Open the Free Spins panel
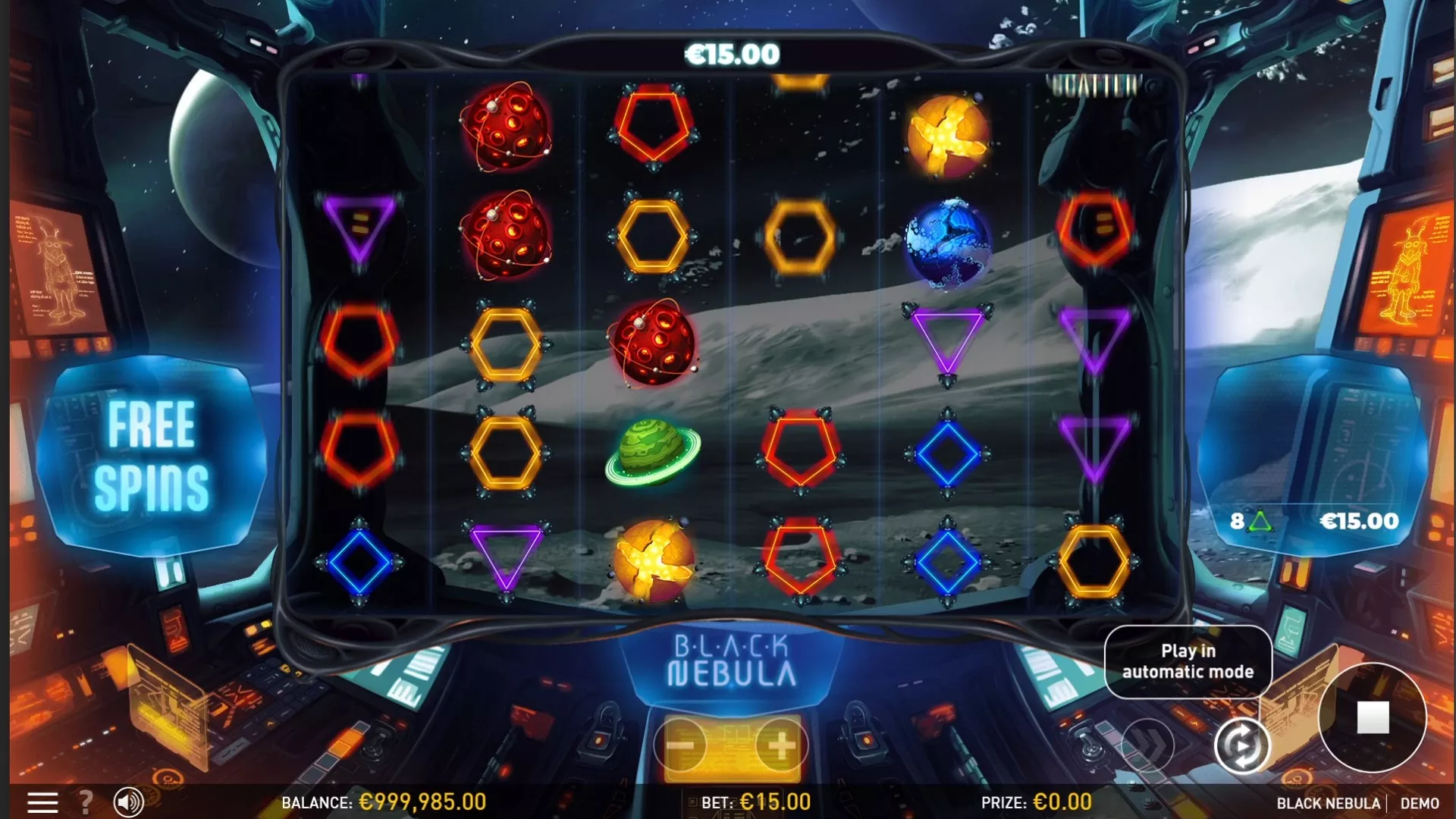Screen dimensions: 1456x819 point(152,455)
